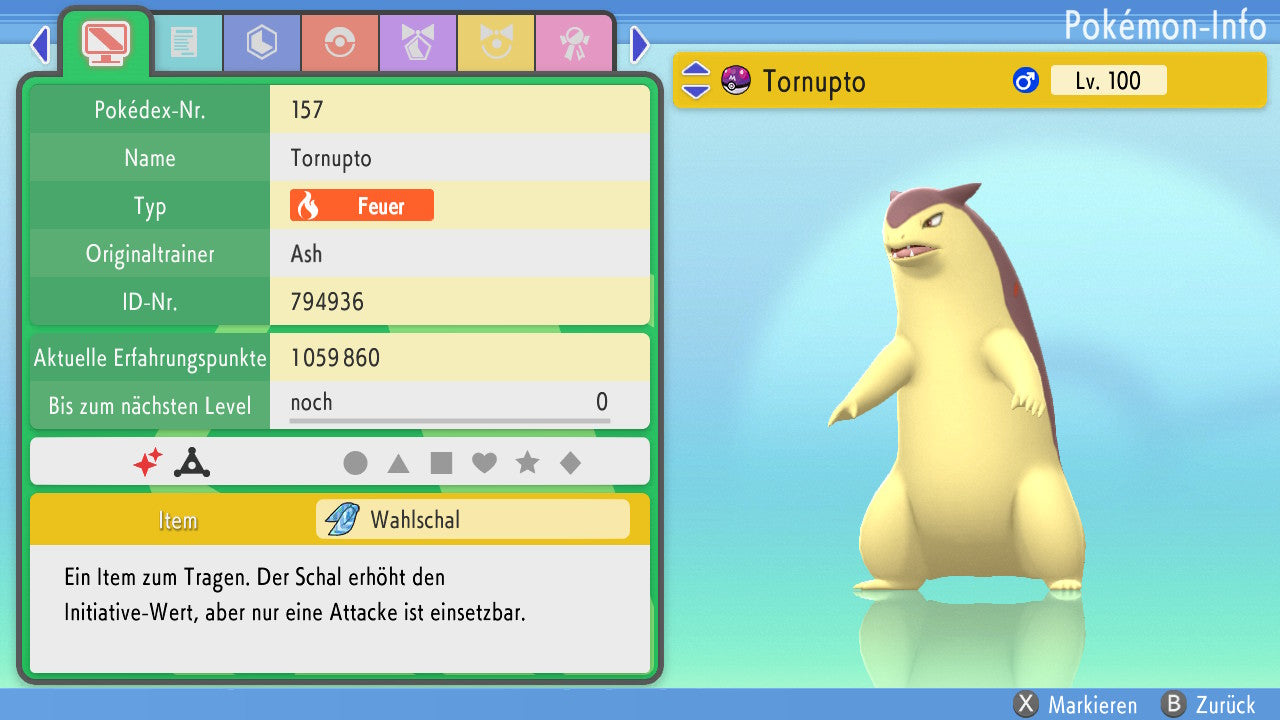The image size is (1280, 720).
Task: Select the red Pokémon-Info tab
Action: 105,42
